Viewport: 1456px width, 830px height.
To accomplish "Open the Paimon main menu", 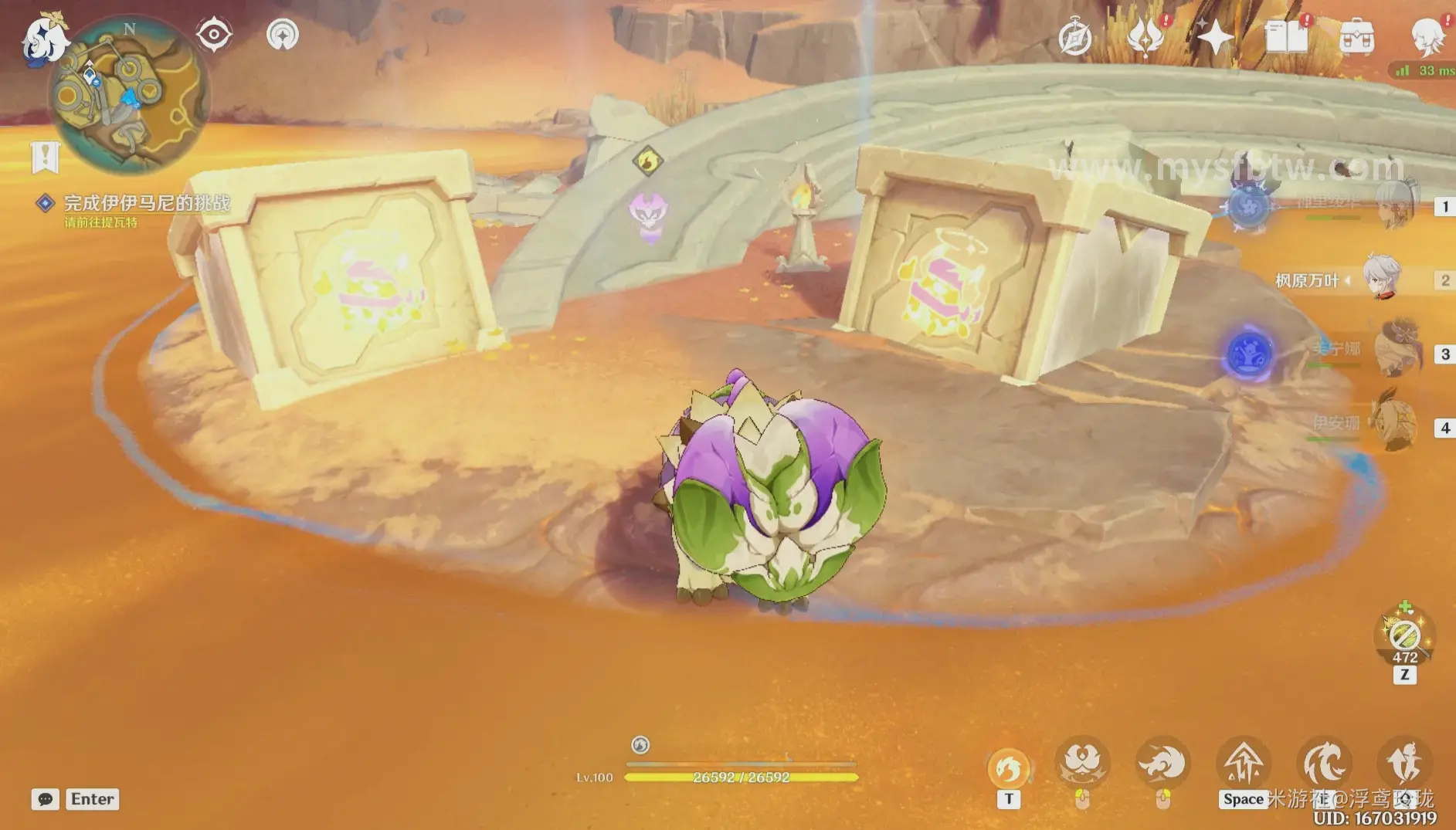I will [43, 40].
